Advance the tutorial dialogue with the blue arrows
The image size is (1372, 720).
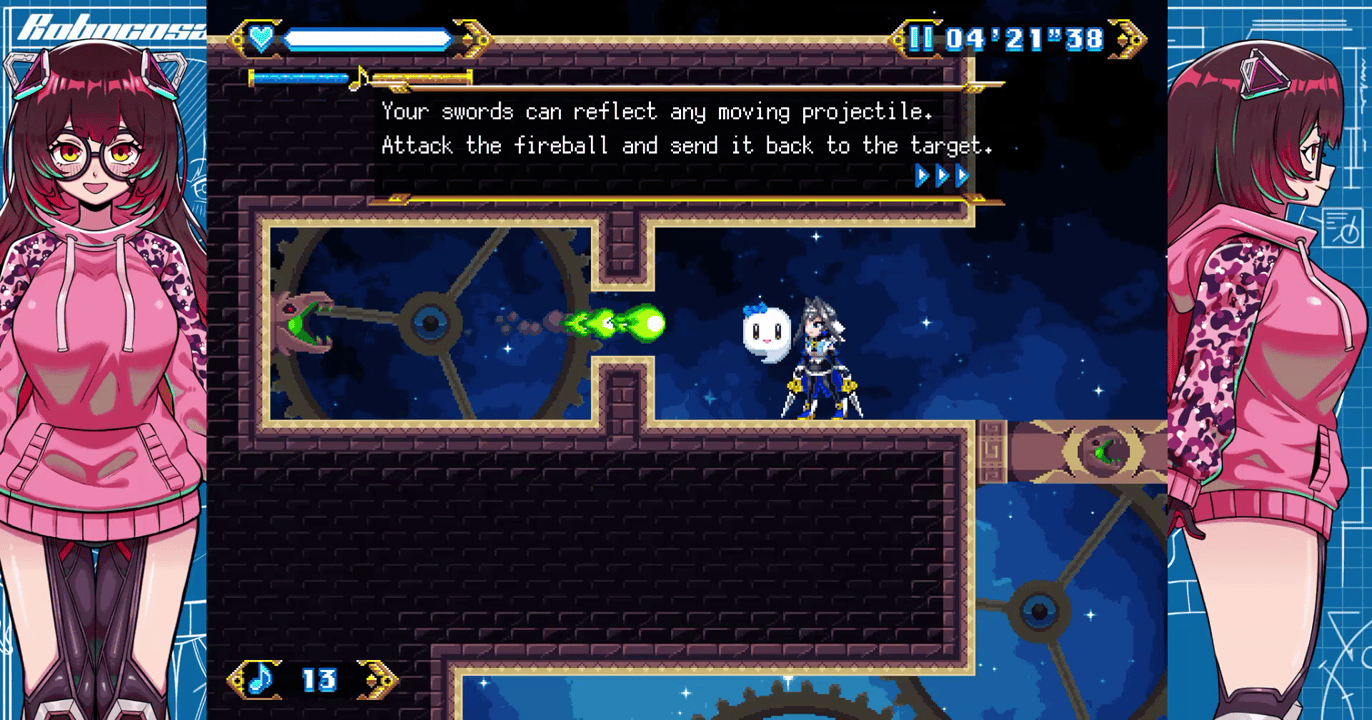[942, 176]
